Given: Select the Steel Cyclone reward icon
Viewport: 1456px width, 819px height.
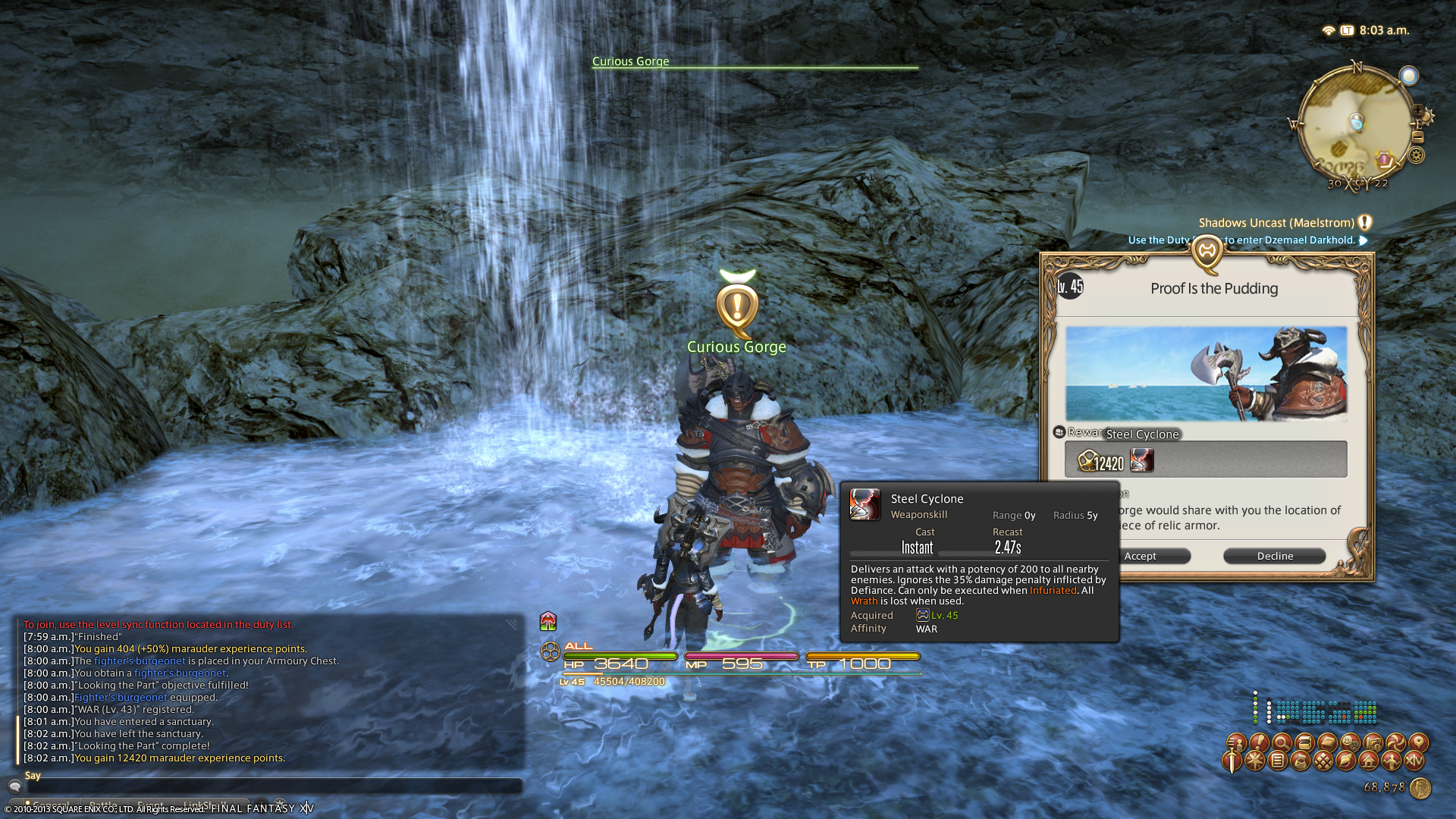Looking at the screenshot, I should [1142, 460].
